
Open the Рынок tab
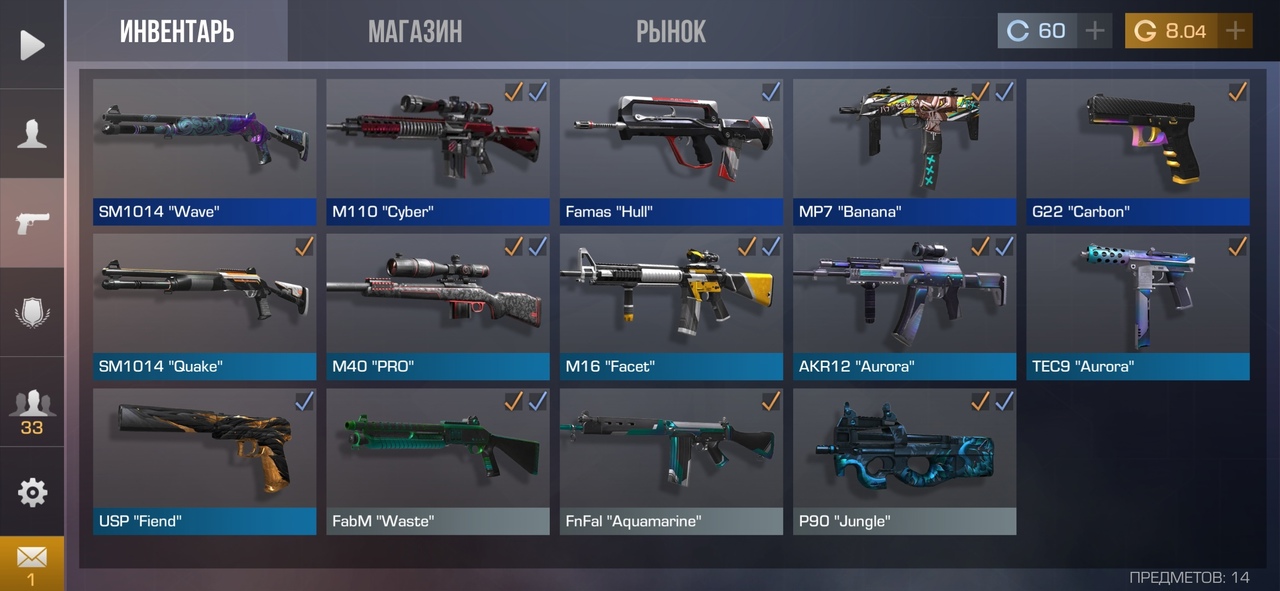tap(671, 31)
